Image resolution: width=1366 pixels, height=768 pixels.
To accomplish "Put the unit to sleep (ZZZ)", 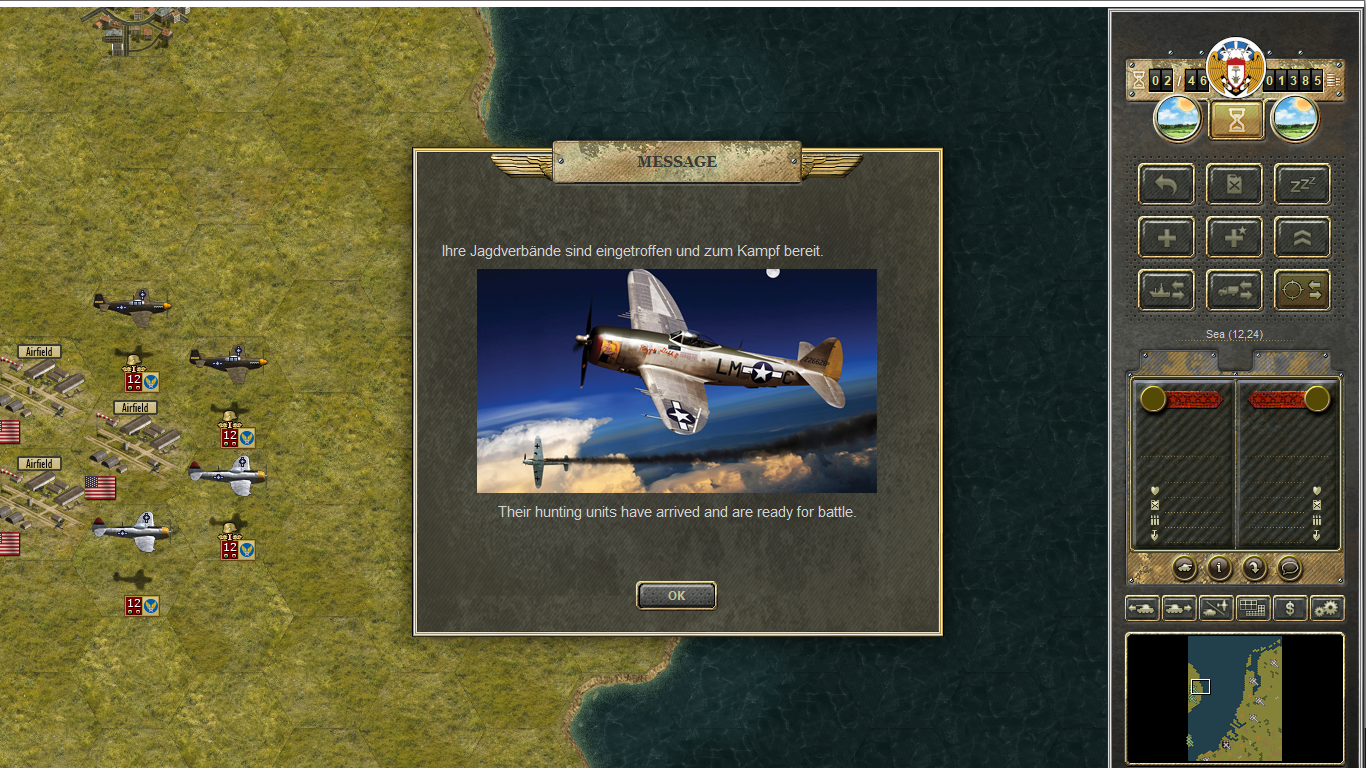I will click(x=1302, y=185).
